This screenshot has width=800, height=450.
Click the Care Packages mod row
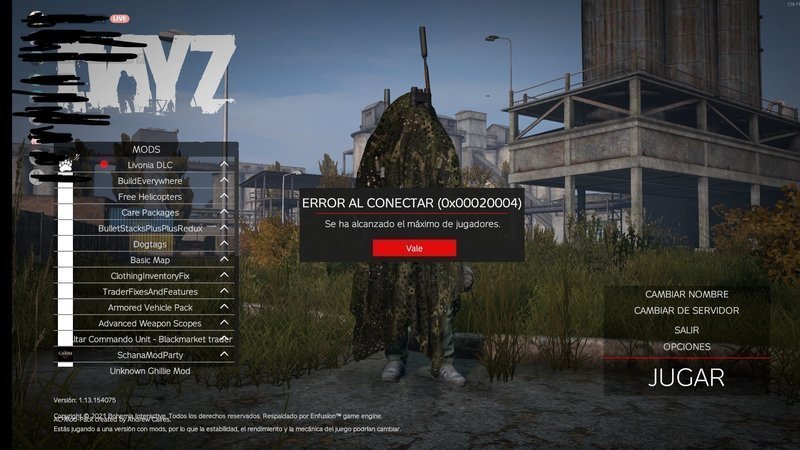150,212
